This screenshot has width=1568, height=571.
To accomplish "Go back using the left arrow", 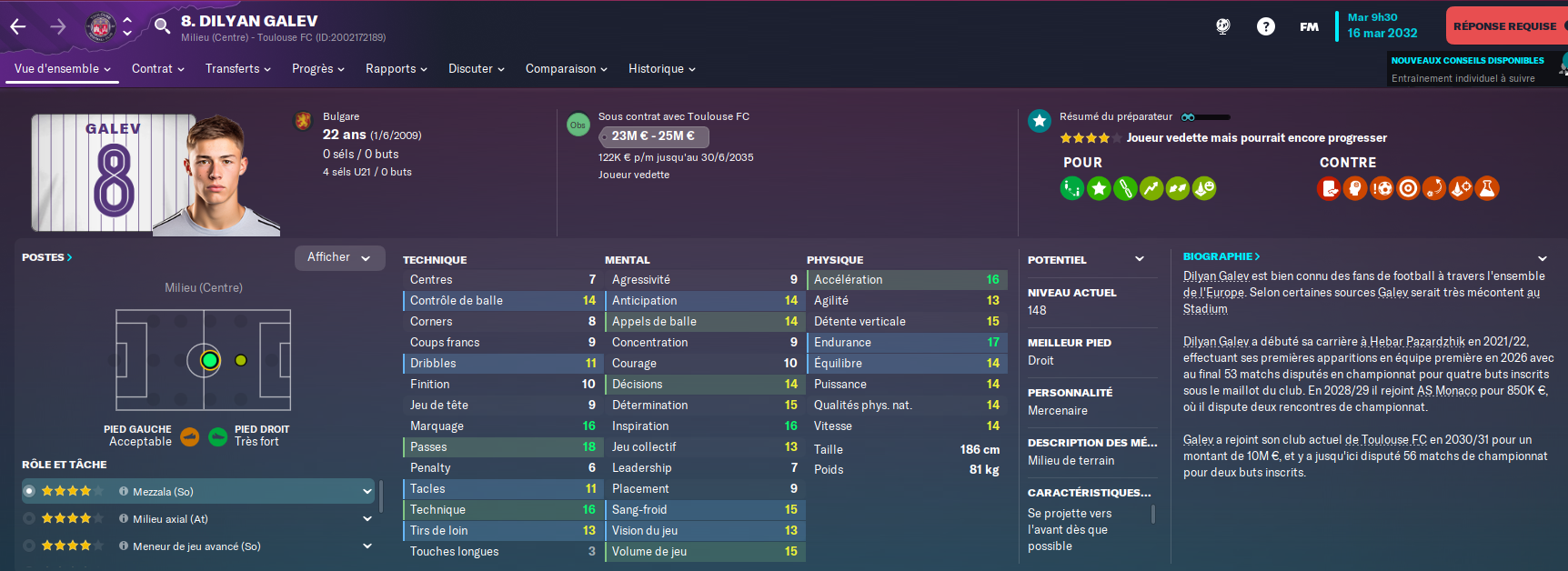I will pos(18,26).
